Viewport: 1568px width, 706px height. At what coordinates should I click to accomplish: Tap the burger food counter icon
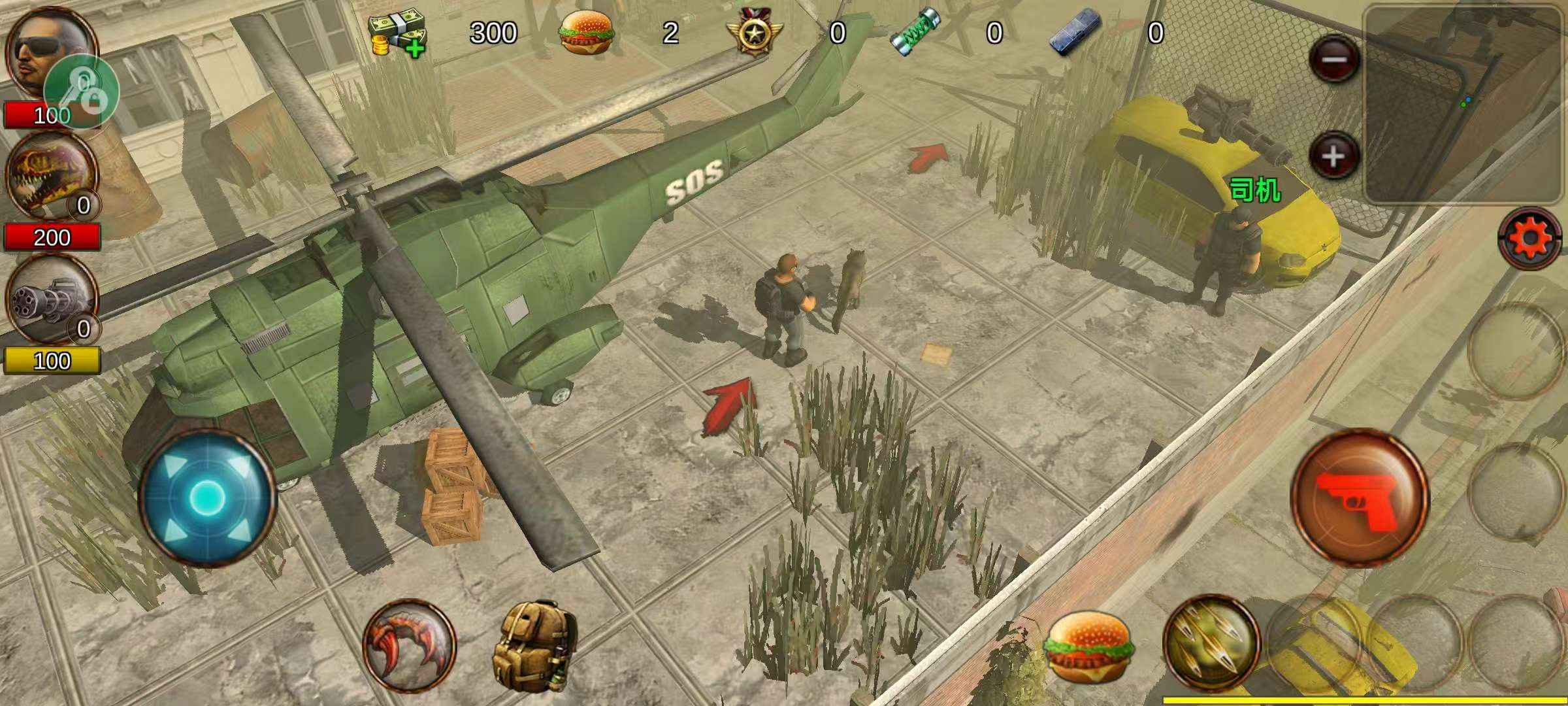point(586,33)
